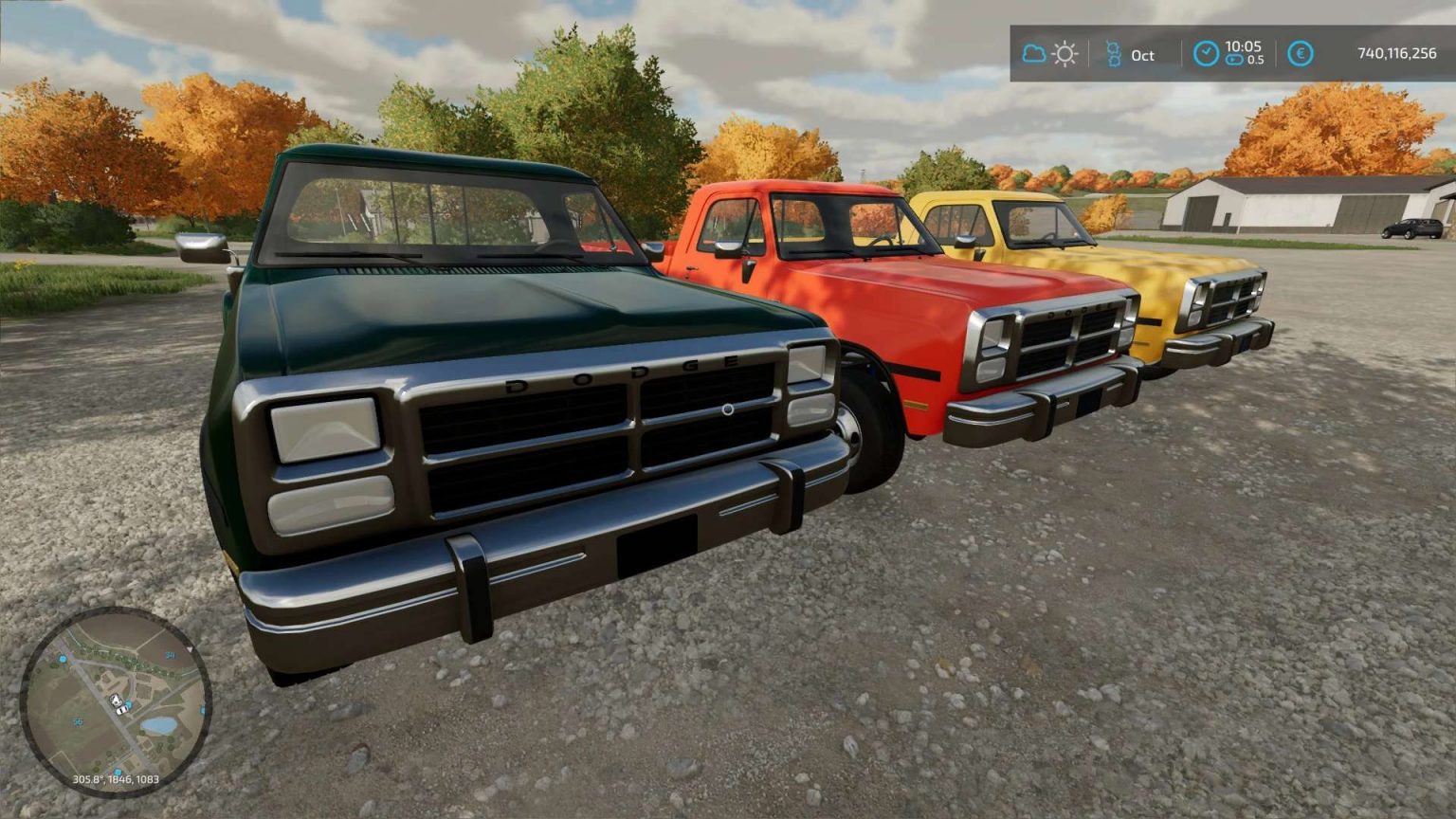Viewport: 1456px width, 819px height.
Task: Click the blue point-of-interest marker on minimap
Action: 63,660
